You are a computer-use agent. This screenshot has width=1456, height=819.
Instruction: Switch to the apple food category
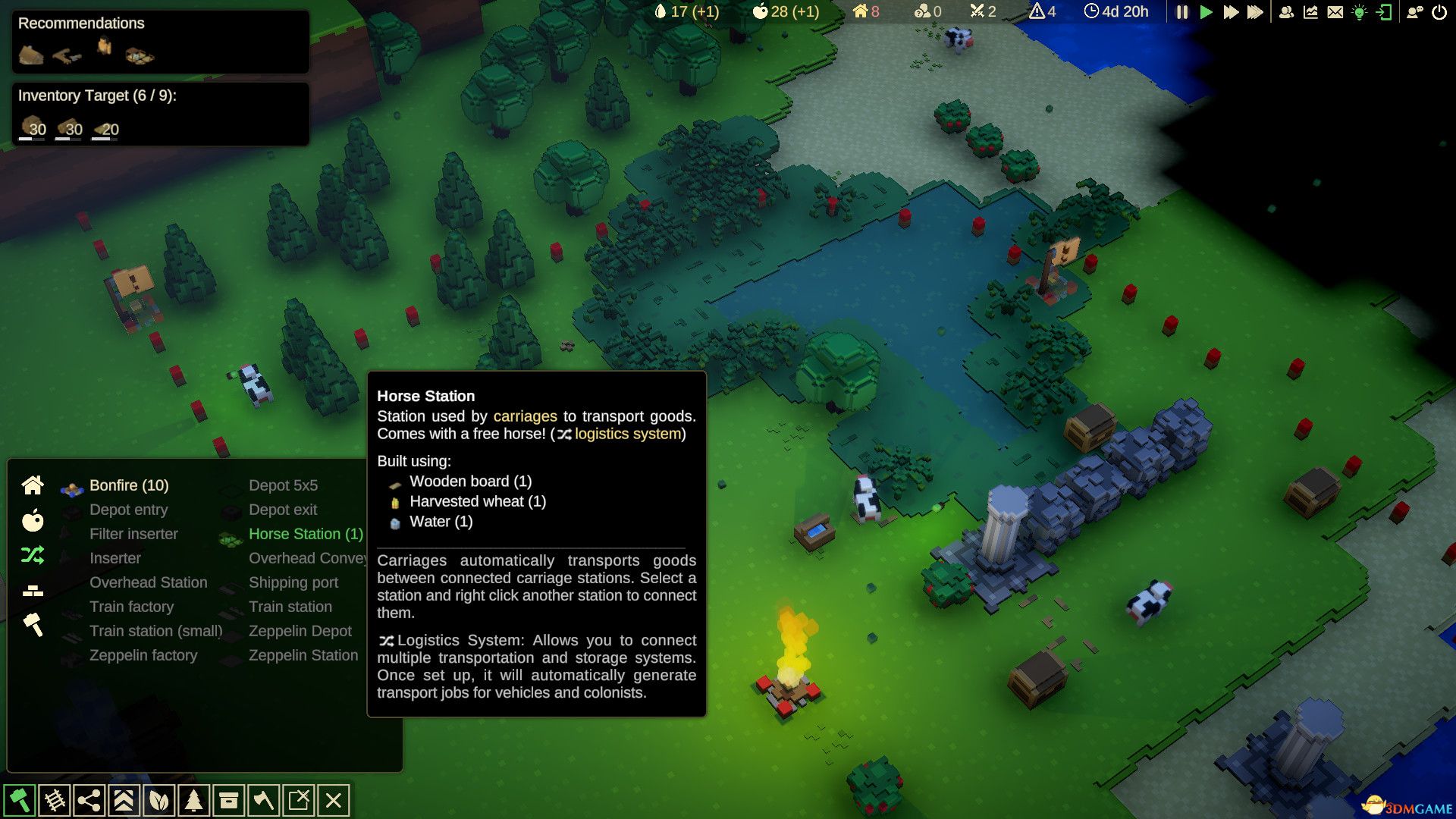click(33, 520)
